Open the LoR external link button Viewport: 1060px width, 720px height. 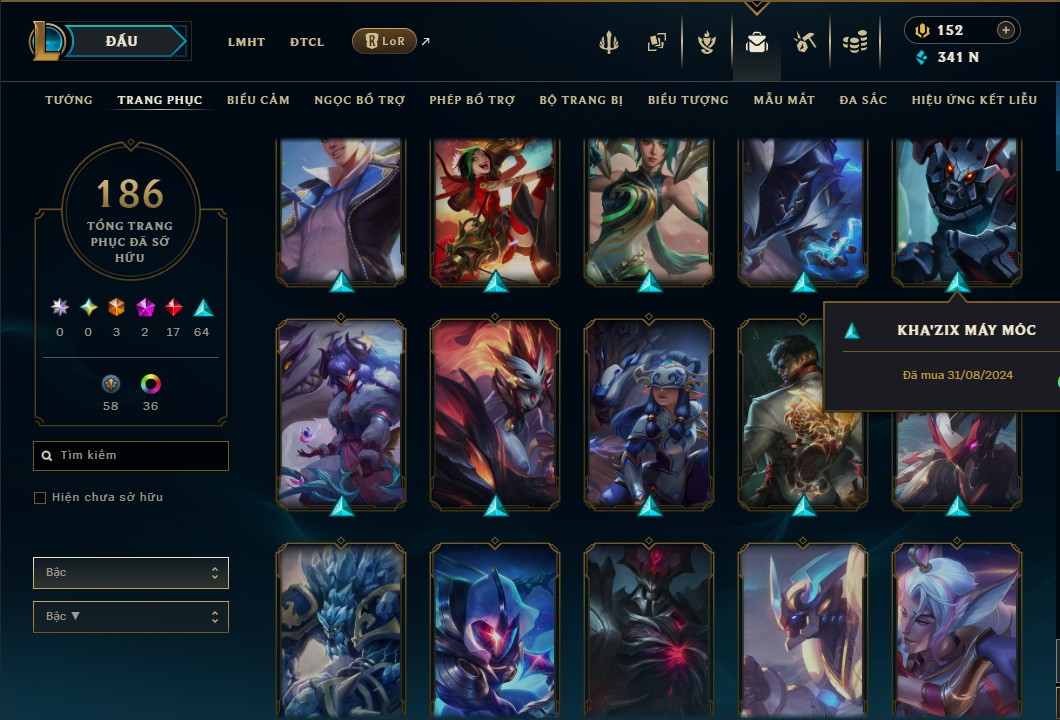point(385,41)
